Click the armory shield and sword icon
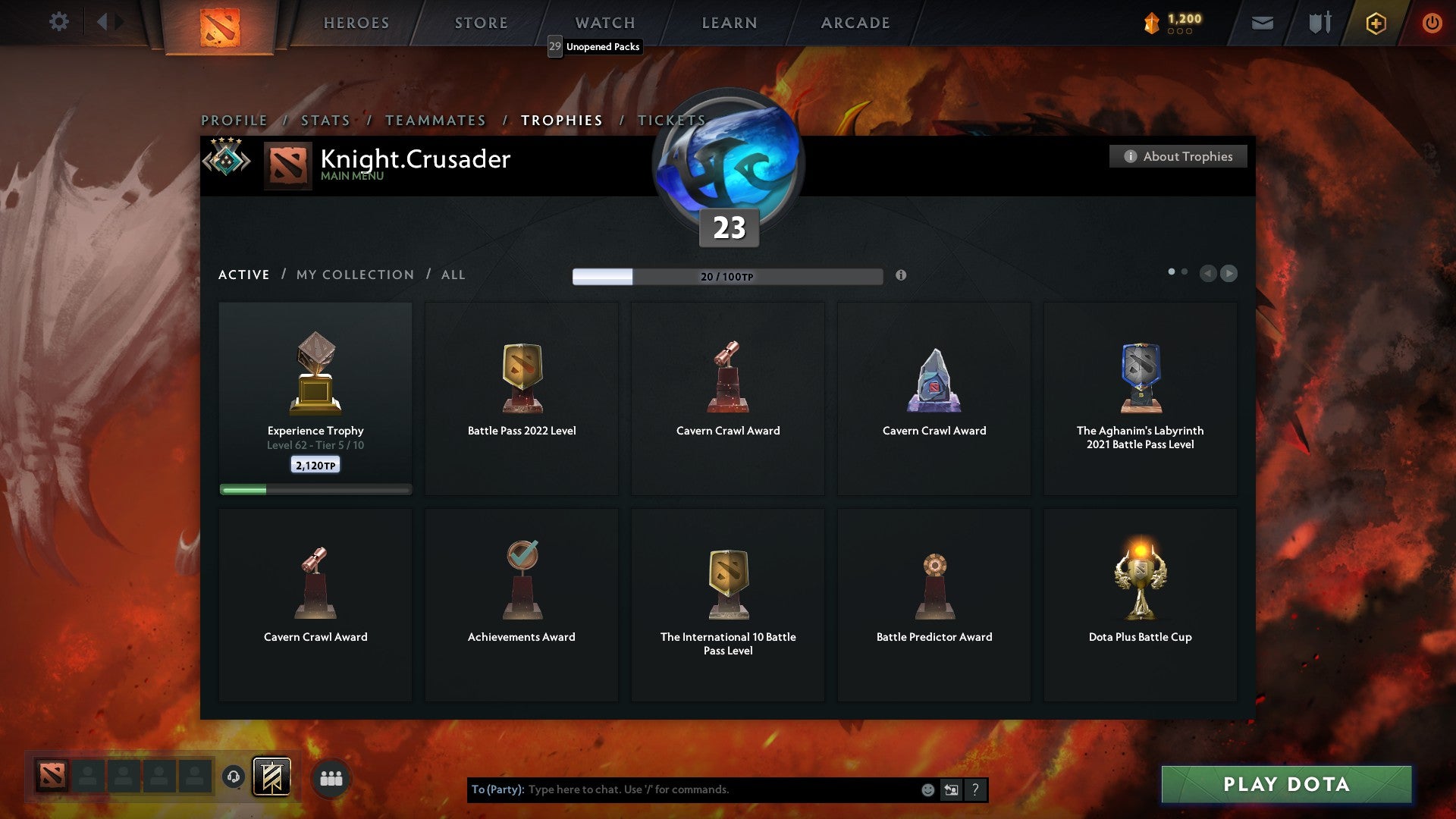1456x819 pixels. pos(1319,23)
